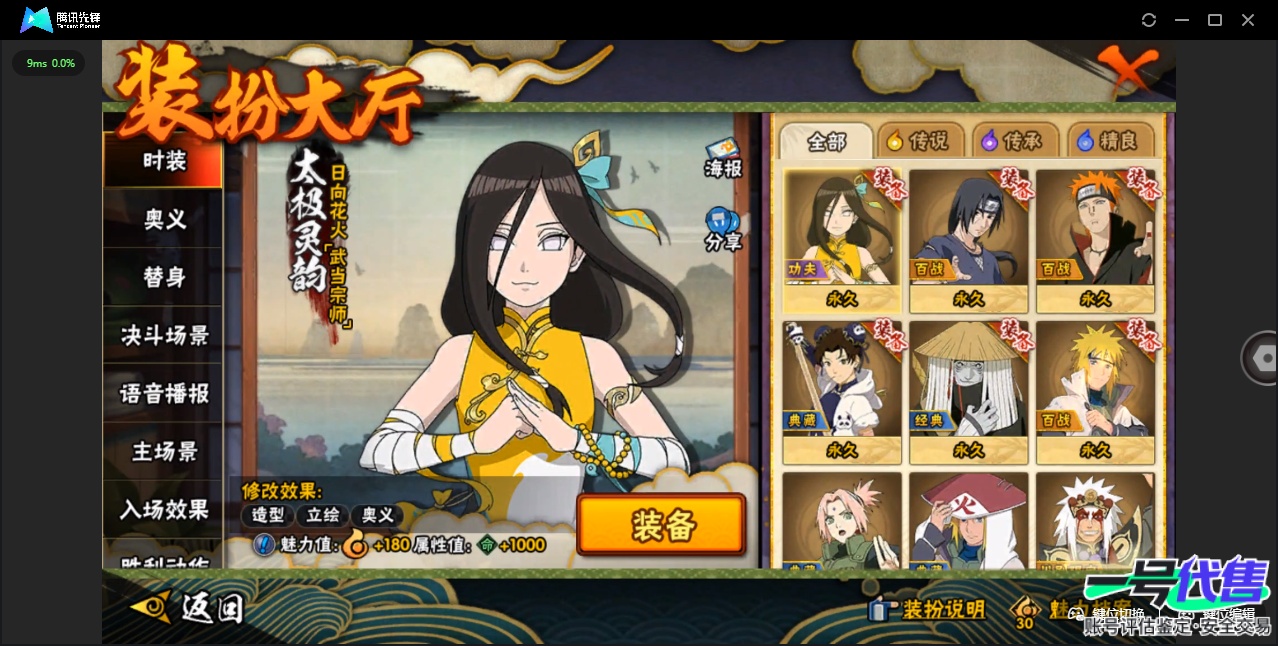Viewport: 1278px width, 646px height.
Task: Select the 入场效果 menu entry
Action: pos(164,509)
